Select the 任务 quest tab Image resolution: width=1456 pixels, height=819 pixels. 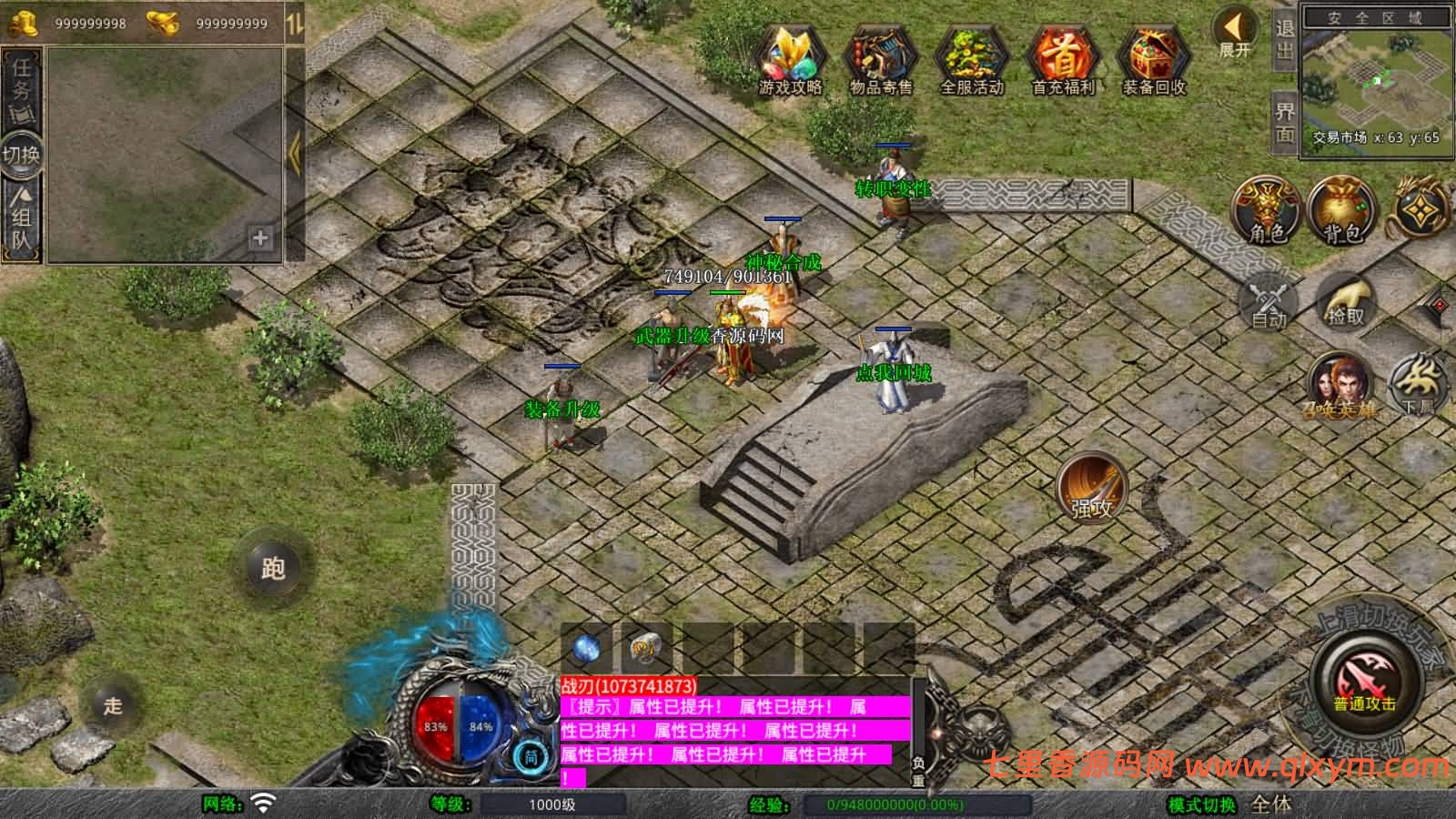point(21,86)
